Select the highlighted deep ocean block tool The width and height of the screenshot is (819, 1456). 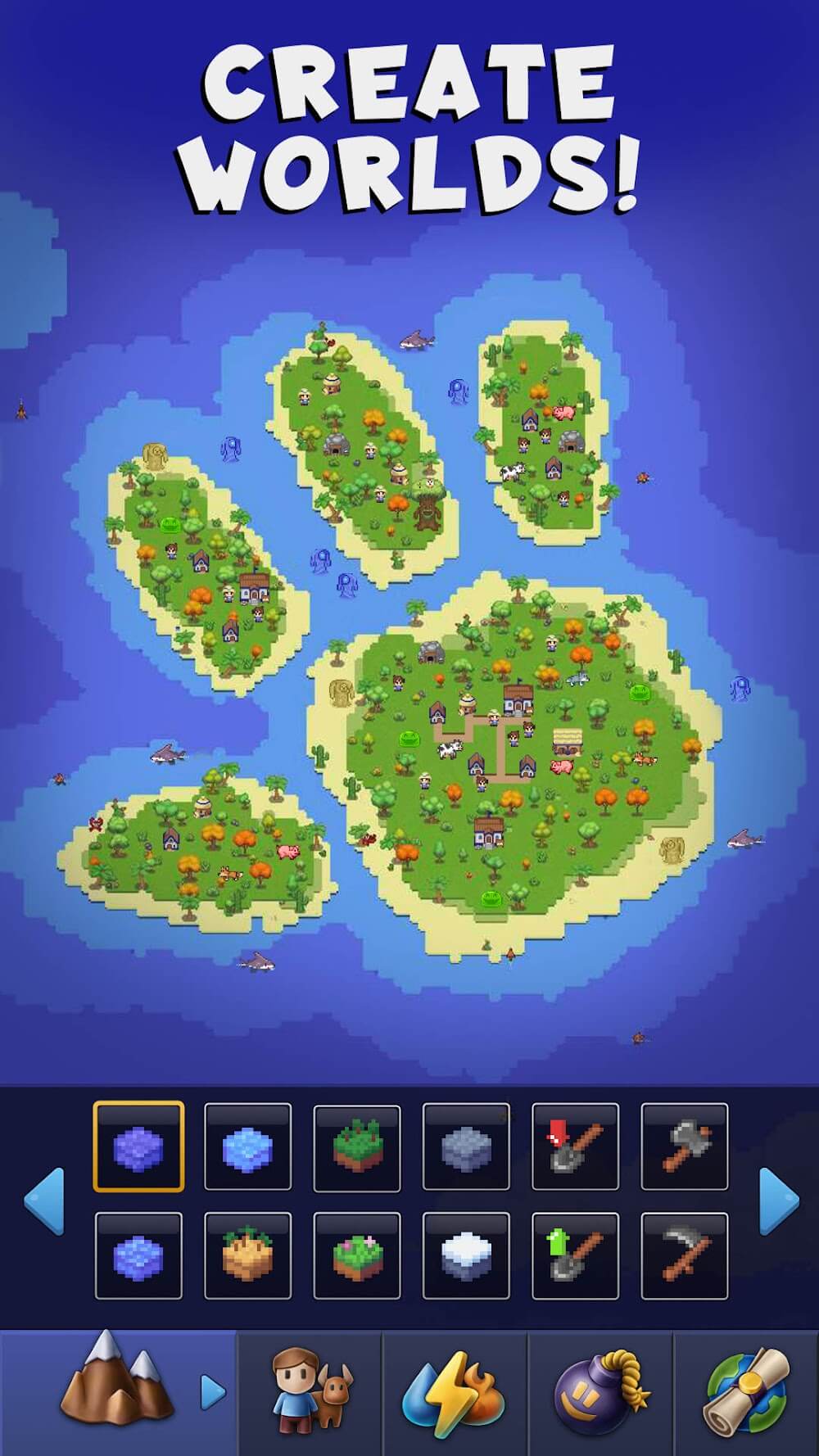click(138, 1146)
